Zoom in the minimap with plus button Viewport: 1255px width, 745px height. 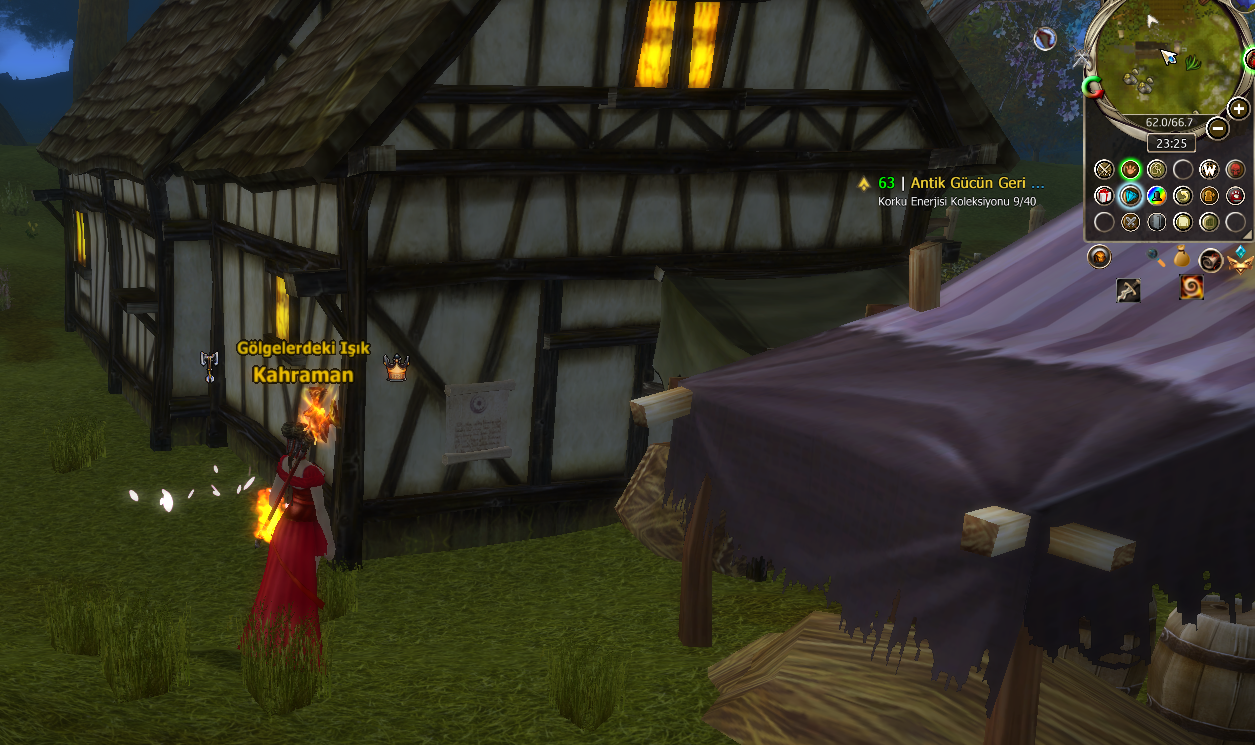[x=1238, y=109]
